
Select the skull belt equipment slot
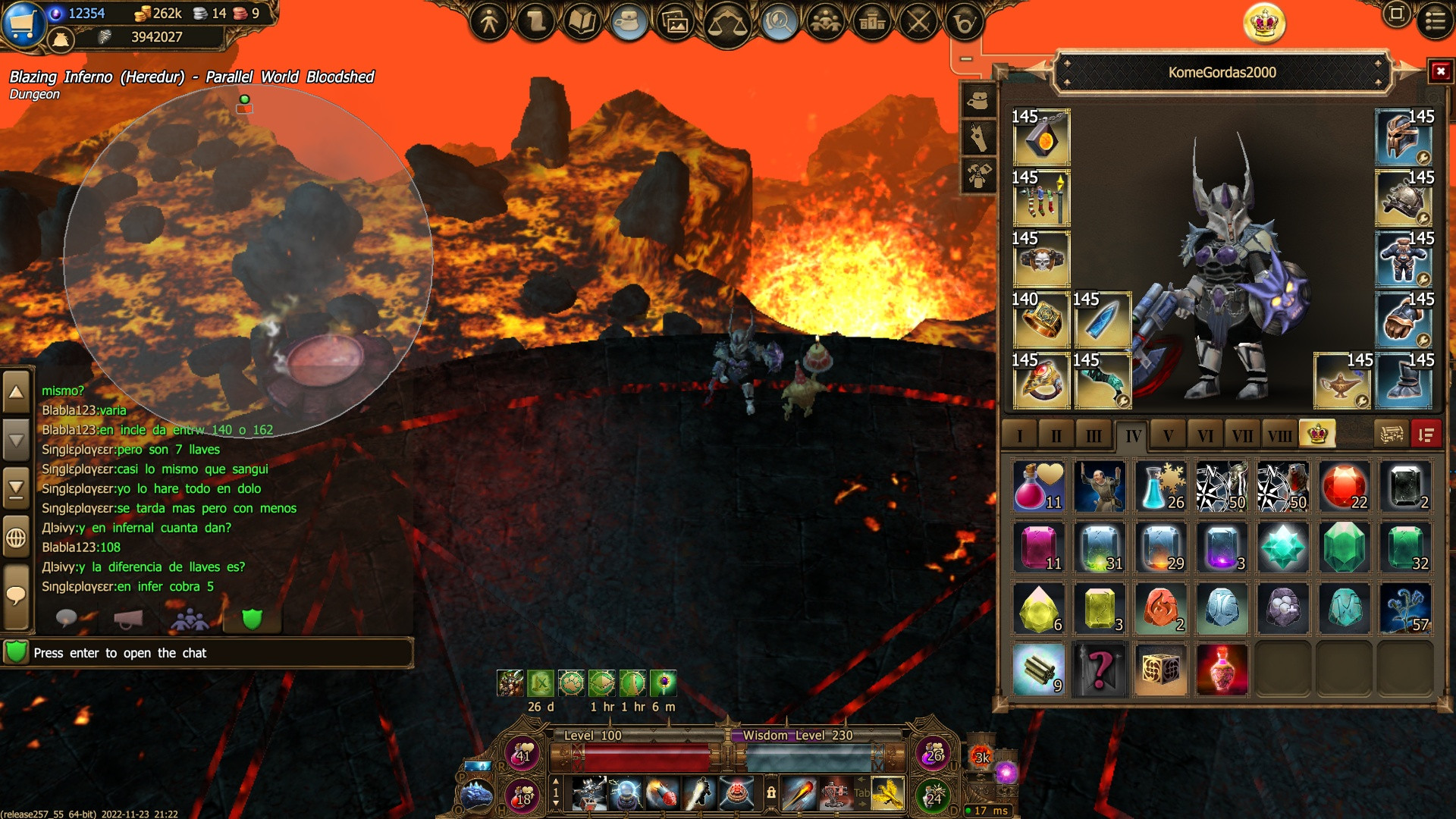point(1041,259)
